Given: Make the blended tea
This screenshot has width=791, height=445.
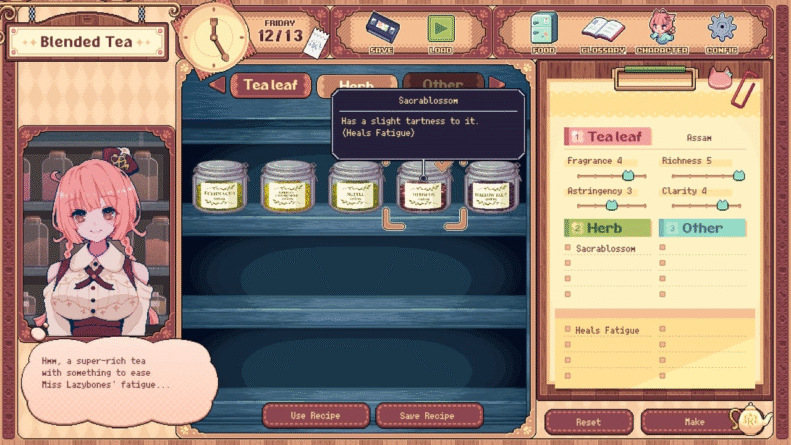Looking at the screenshot, I should click(694, 422).
